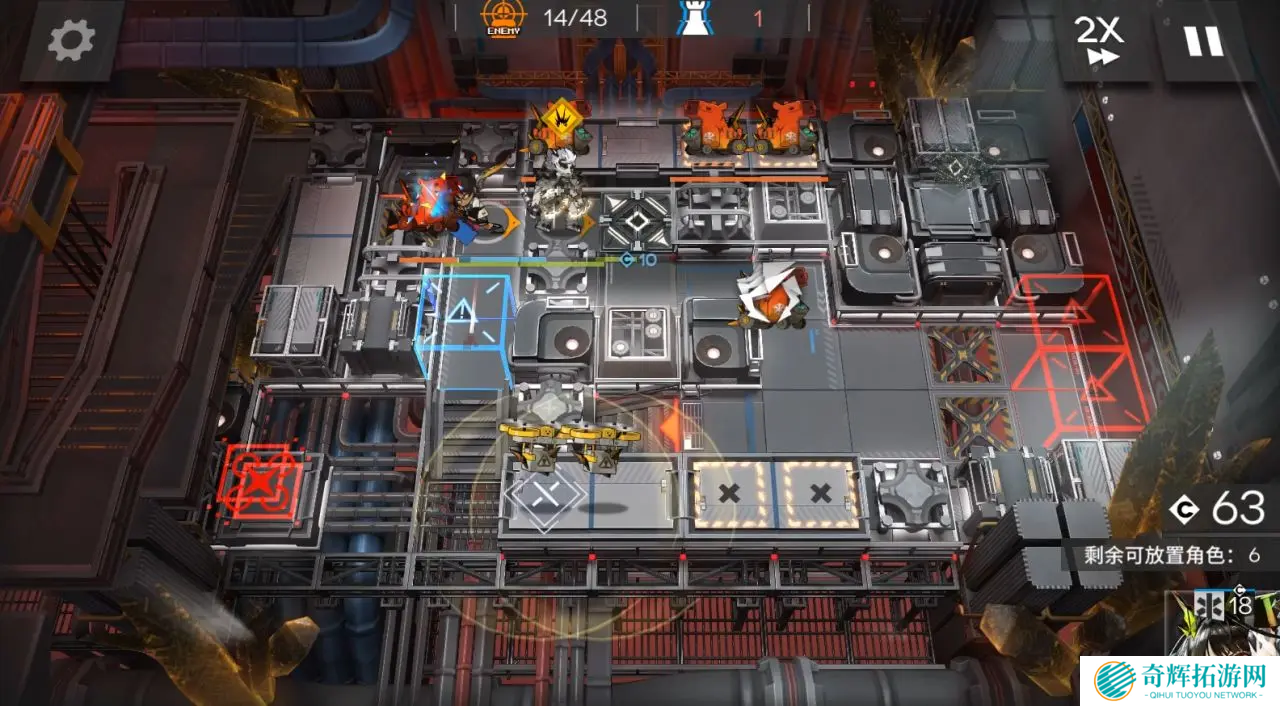Toggle the 2X game speed
This screenshot has width=1280, height=706.
[x=1100, y=40]
